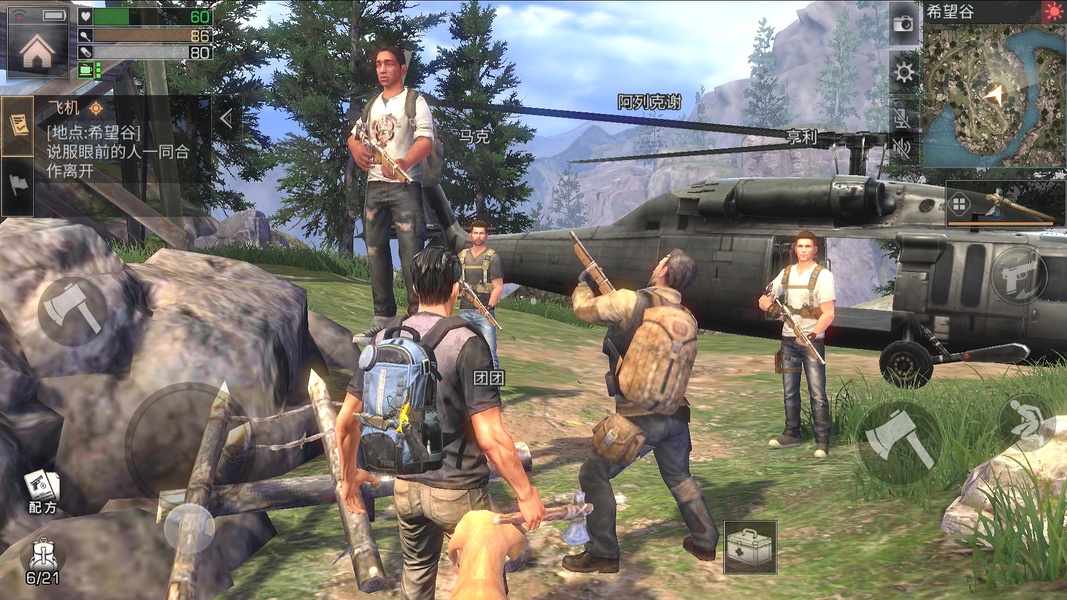
Task: Tap the home base button
Action: coord(37,50)
